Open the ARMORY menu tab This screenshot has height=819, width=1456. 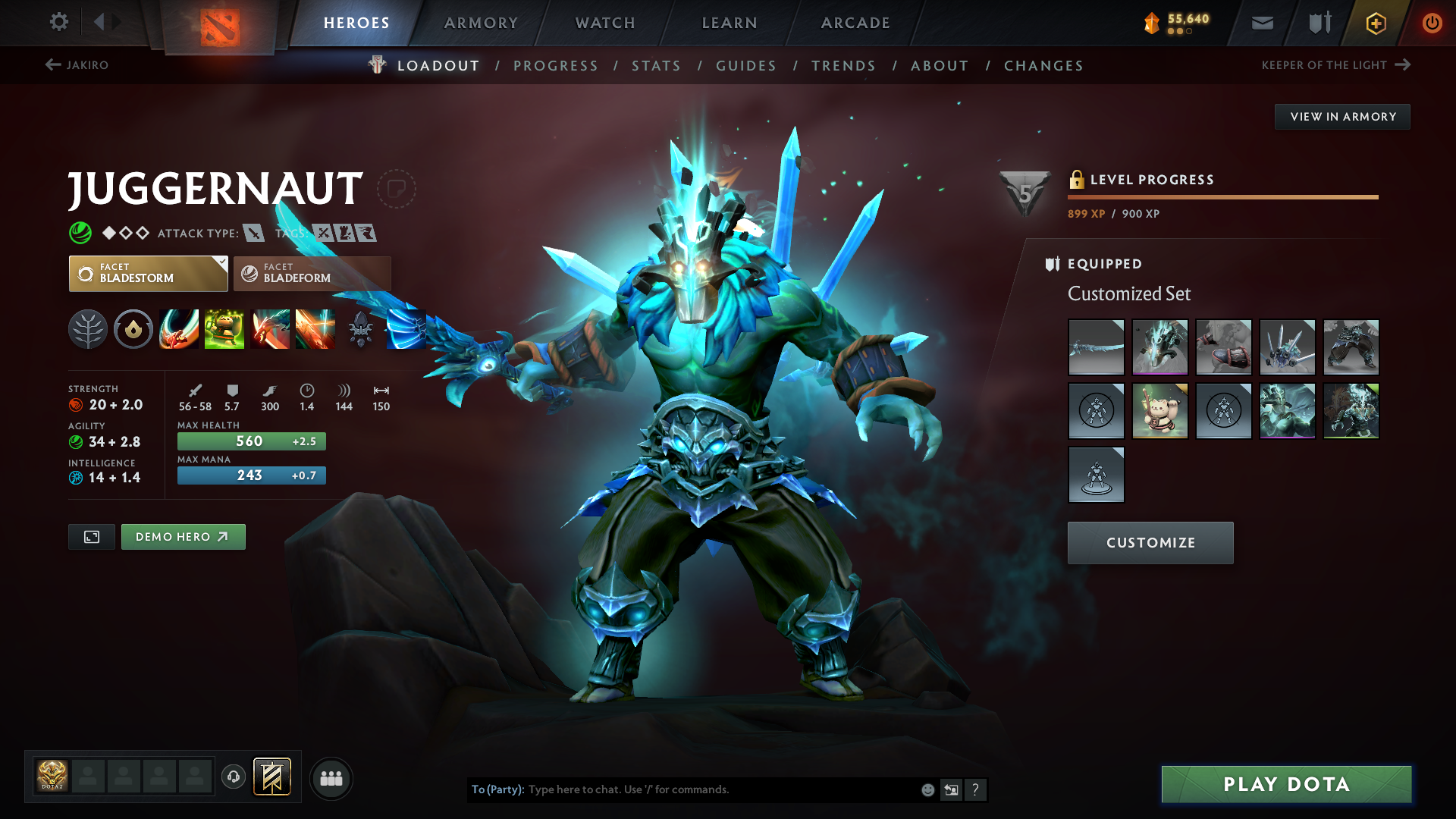tap(481, 23)
